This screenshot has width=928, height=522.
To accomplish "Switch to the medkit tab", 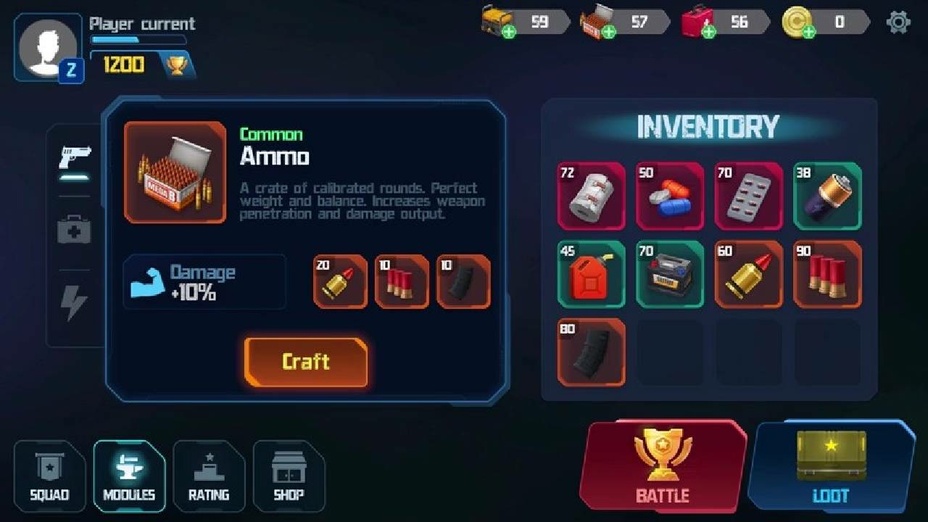I will tap(75, 231).
